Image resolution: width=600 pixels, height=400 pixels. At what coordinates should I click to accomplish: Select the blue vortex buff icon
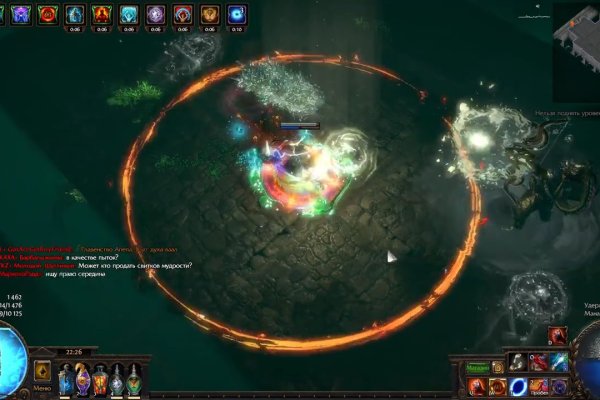tap(236, 14)
